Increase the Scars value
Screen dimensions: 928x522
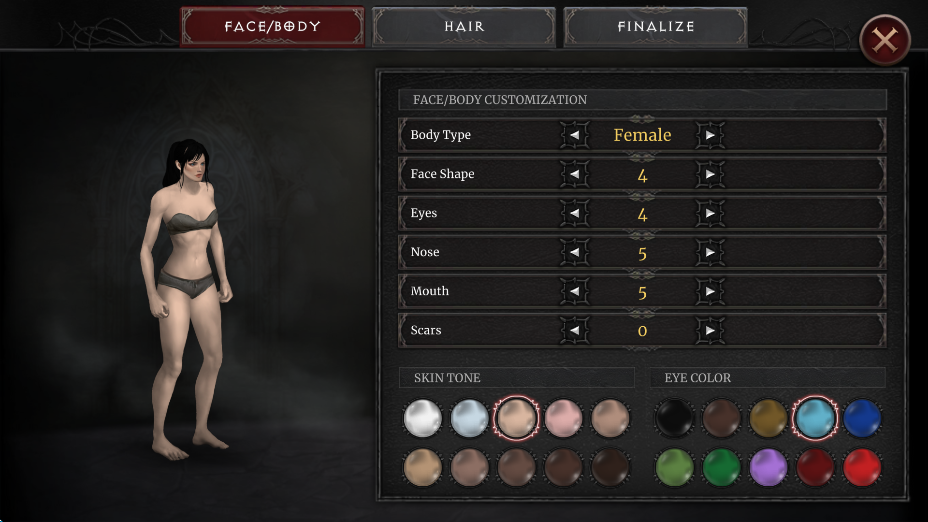[710, 330]
